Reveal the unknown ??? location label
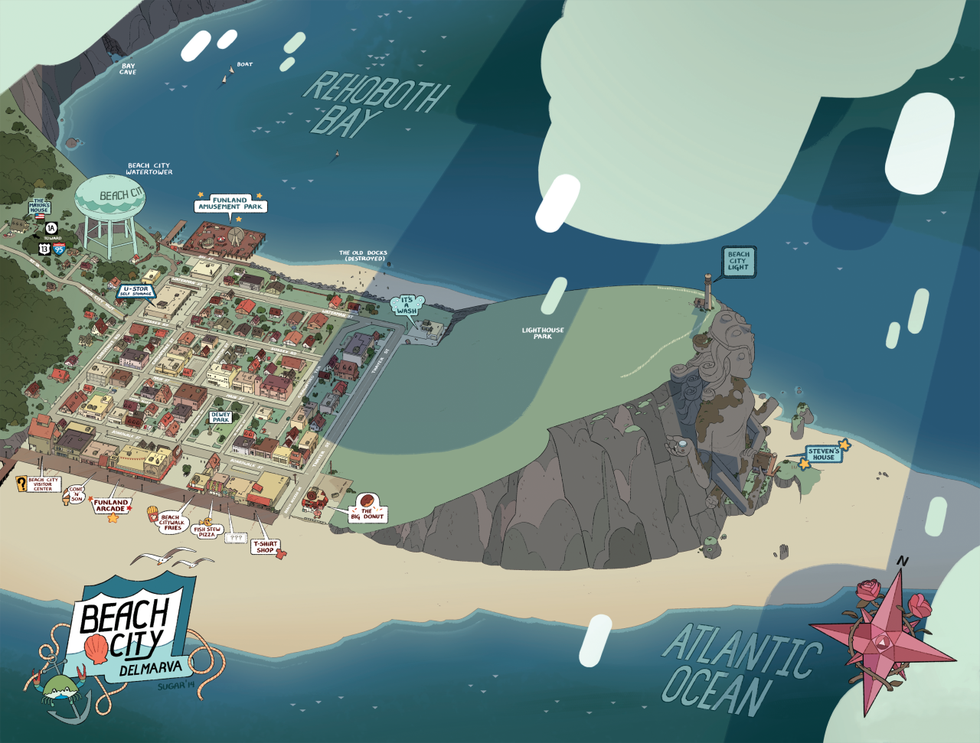The width and height of the screenshot is (980, 743). coord(236,537)
